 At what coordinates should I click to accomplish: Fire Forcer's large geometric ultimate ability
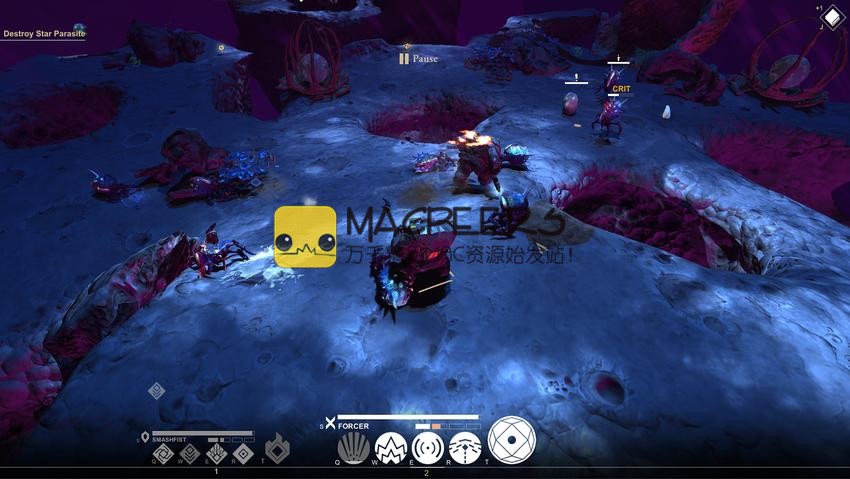coord(512,440)
